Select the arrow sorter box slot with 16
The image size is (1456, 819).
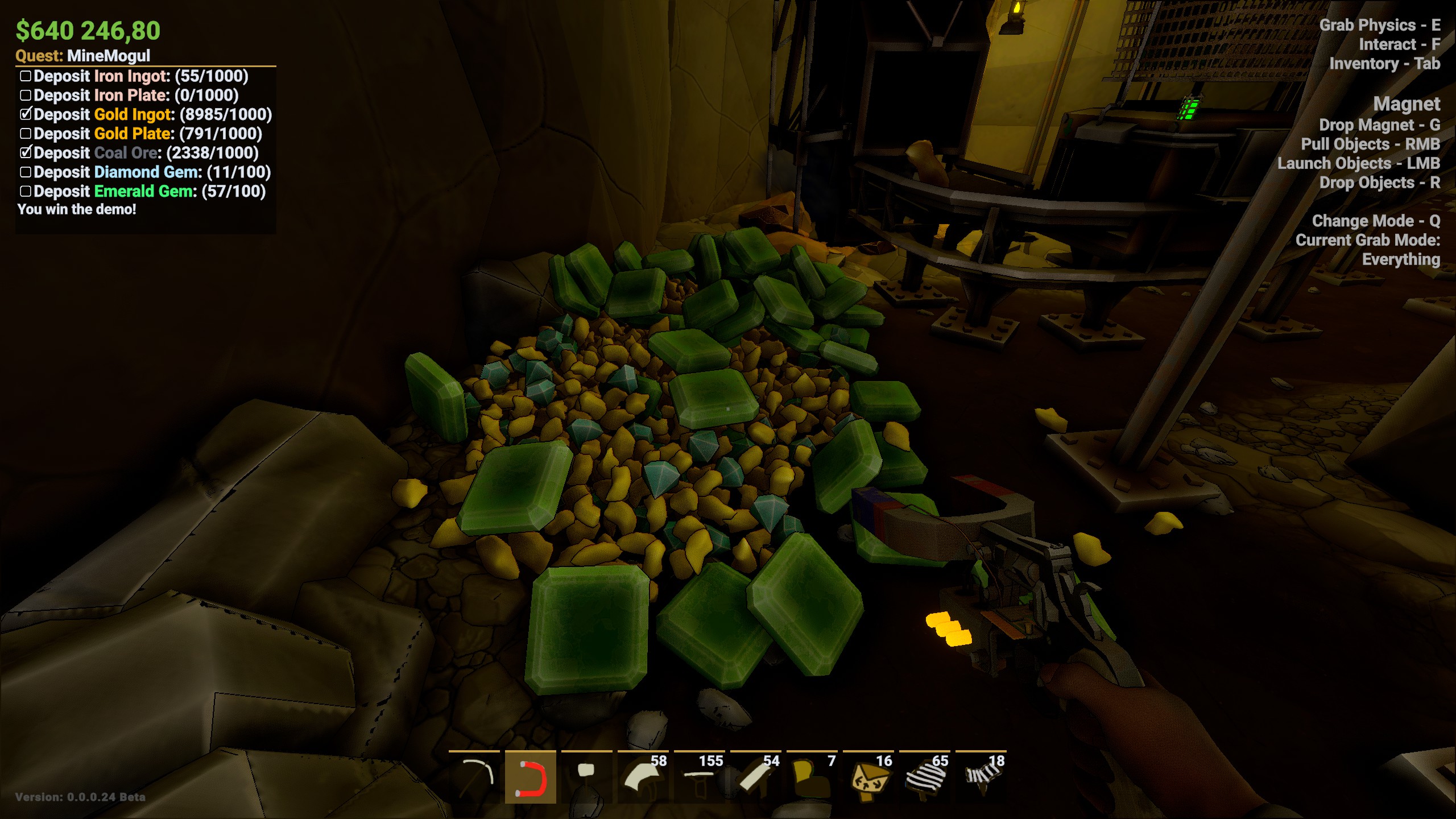click(x=868, y=777)
